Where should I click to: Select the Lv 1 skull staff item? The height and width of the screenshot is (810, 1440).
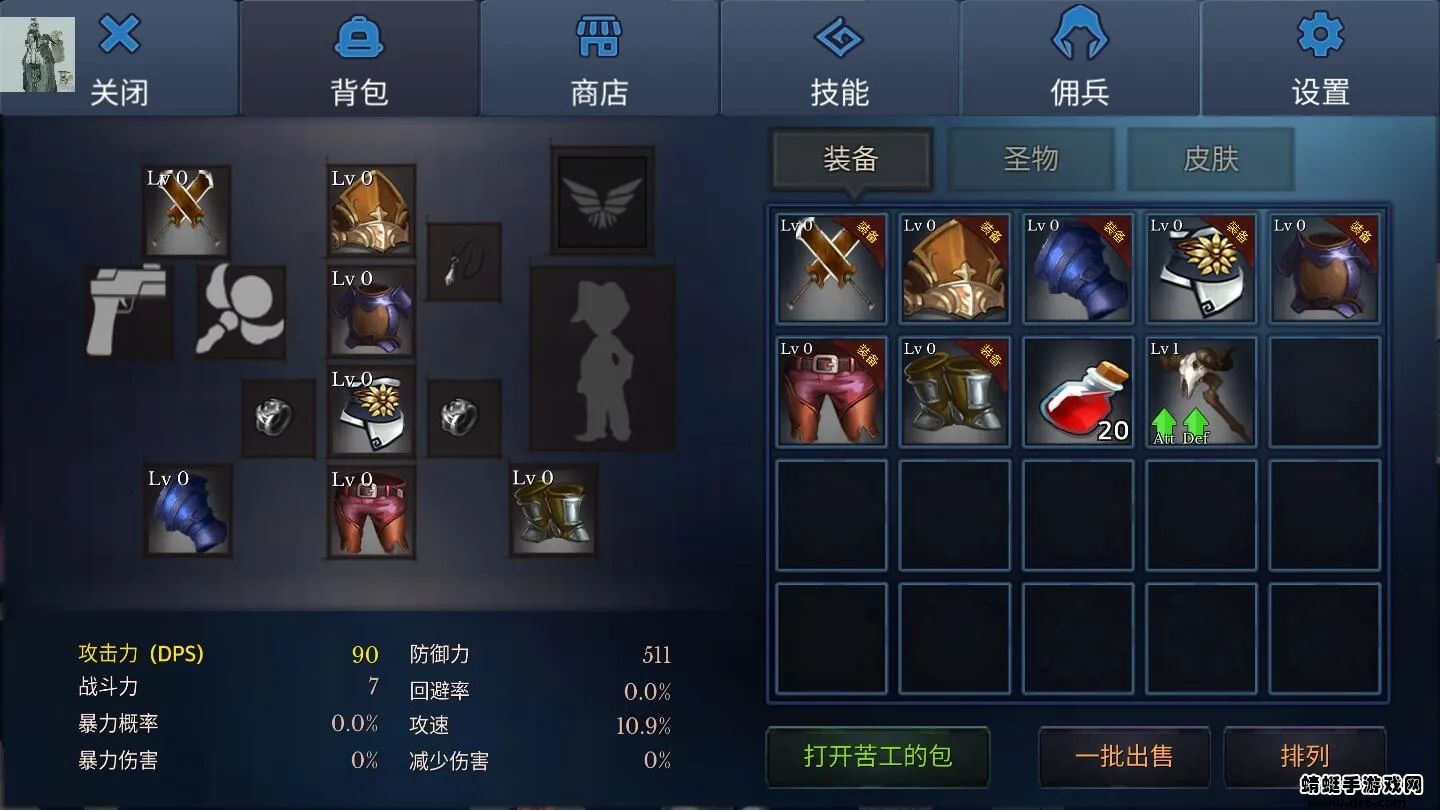click(1200, 392)
